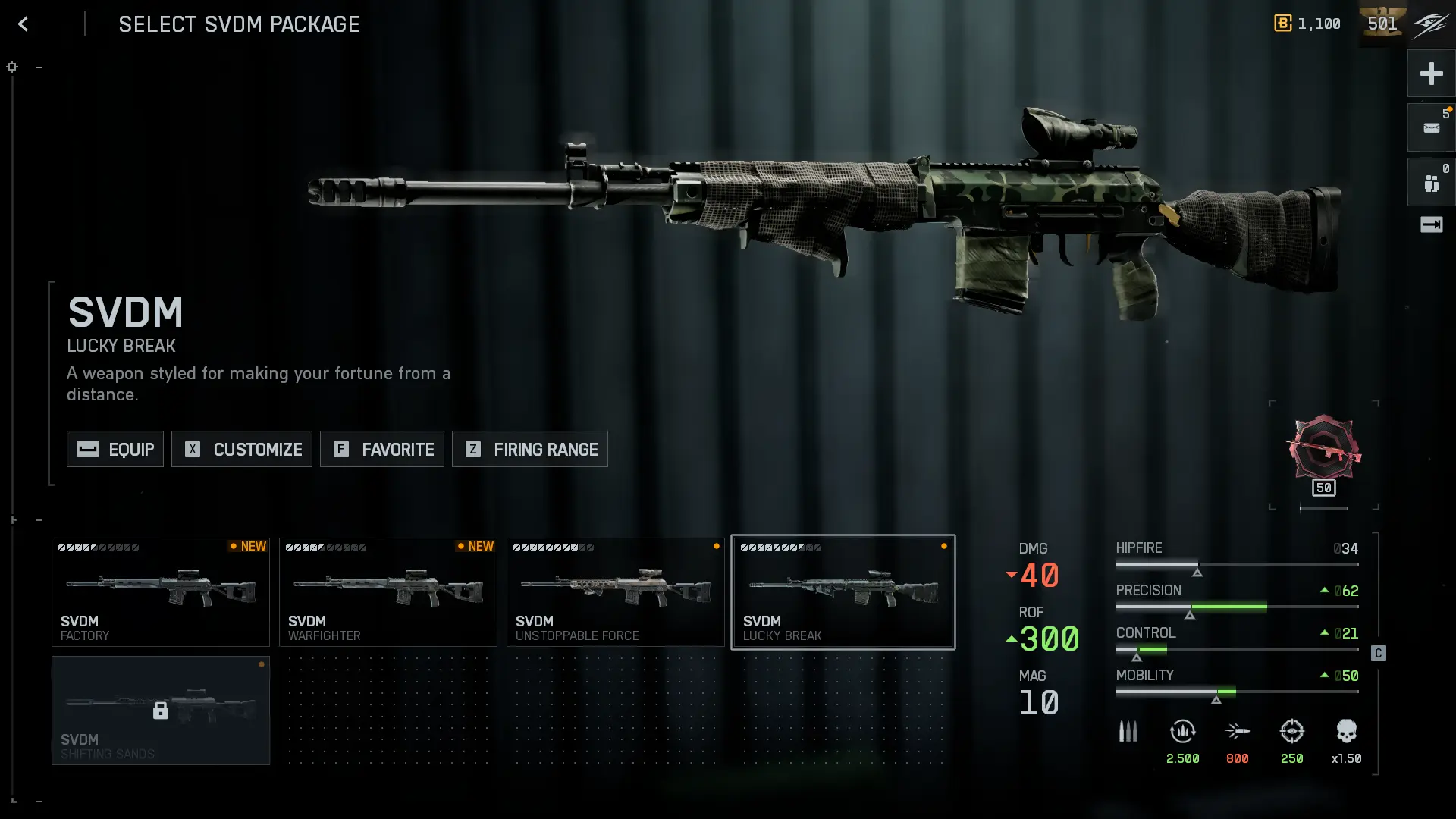Click the arrow panel toggle icon
Viewport: 1456px width, 819px height.
[1431, 224]
